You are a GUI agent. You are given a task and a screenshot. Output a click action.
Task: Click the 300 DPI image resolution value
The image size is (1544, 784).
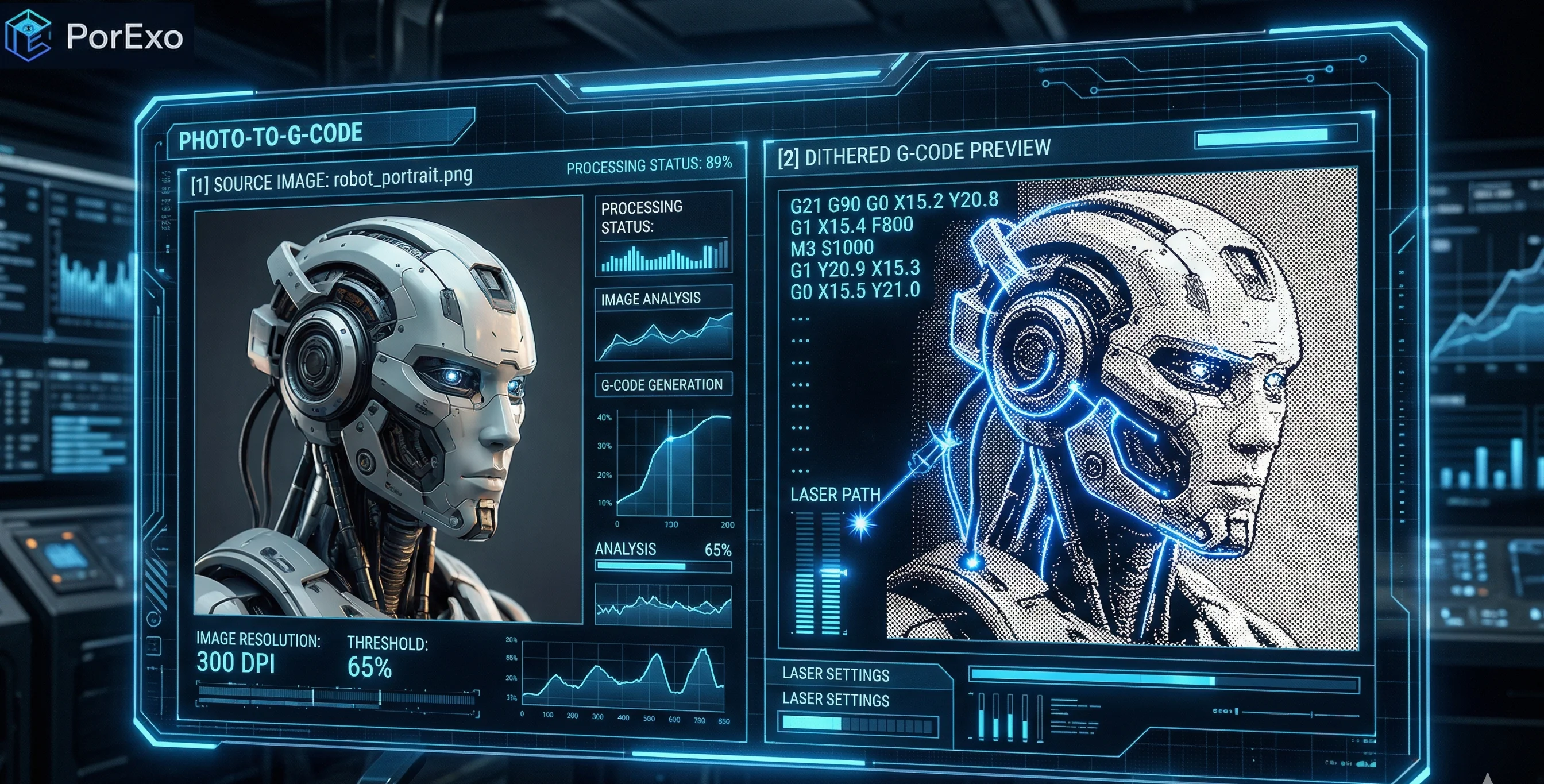click(236, 662)
